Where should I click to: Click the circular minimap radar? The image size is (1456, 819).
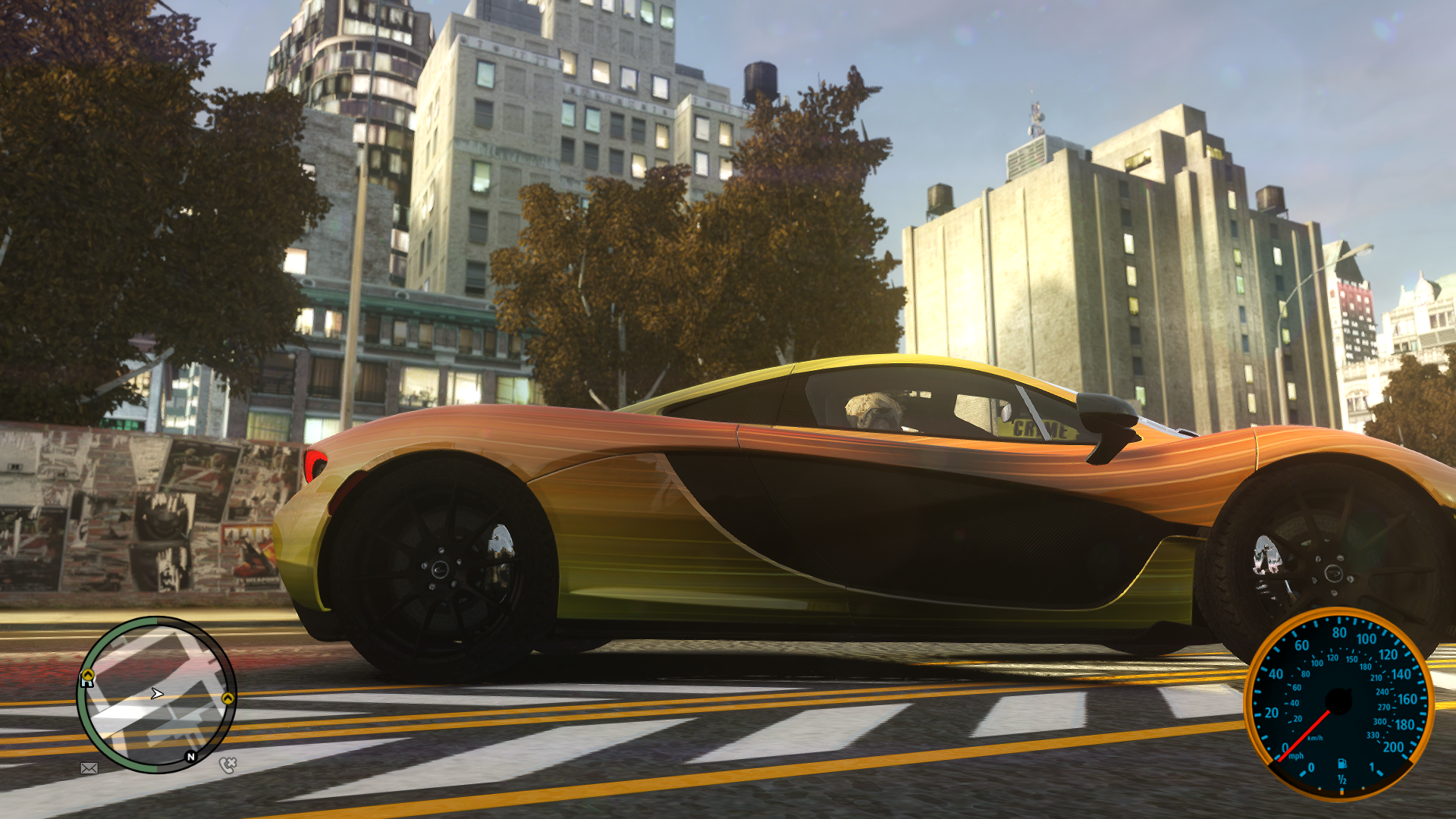157,694
